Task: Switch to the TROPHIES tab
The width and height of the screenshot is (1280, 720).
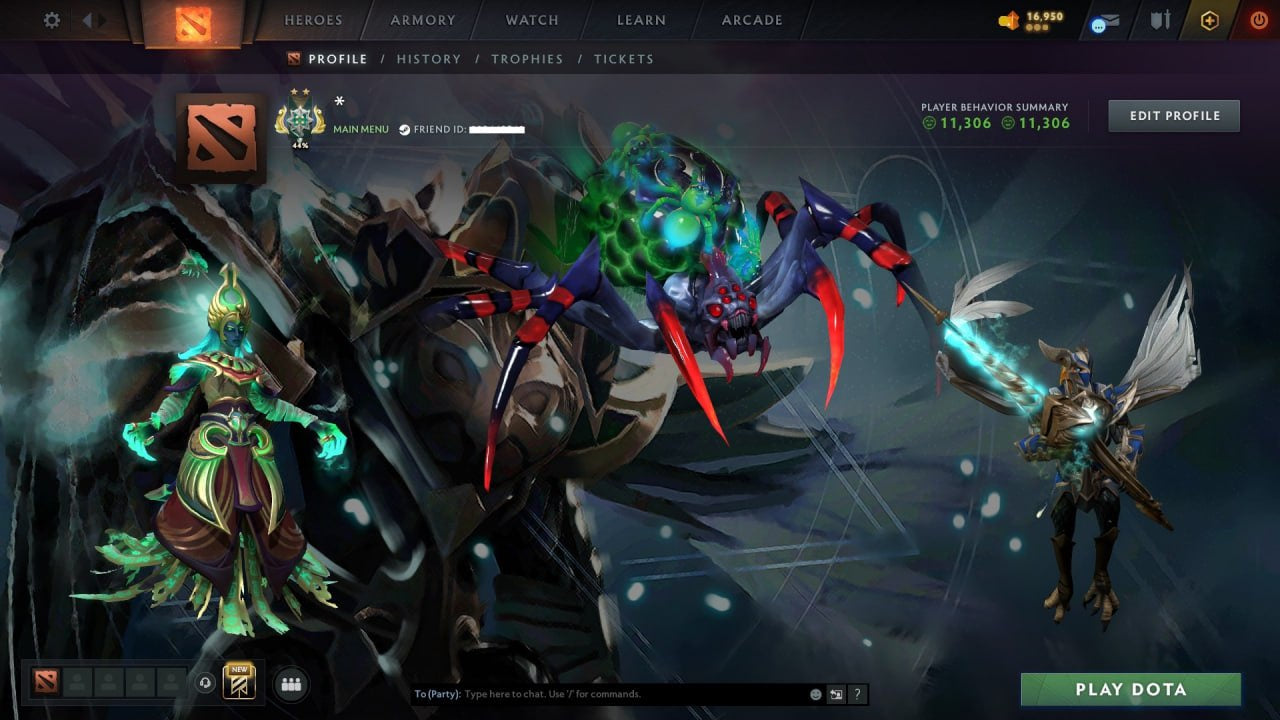Action: pos(528,59)
